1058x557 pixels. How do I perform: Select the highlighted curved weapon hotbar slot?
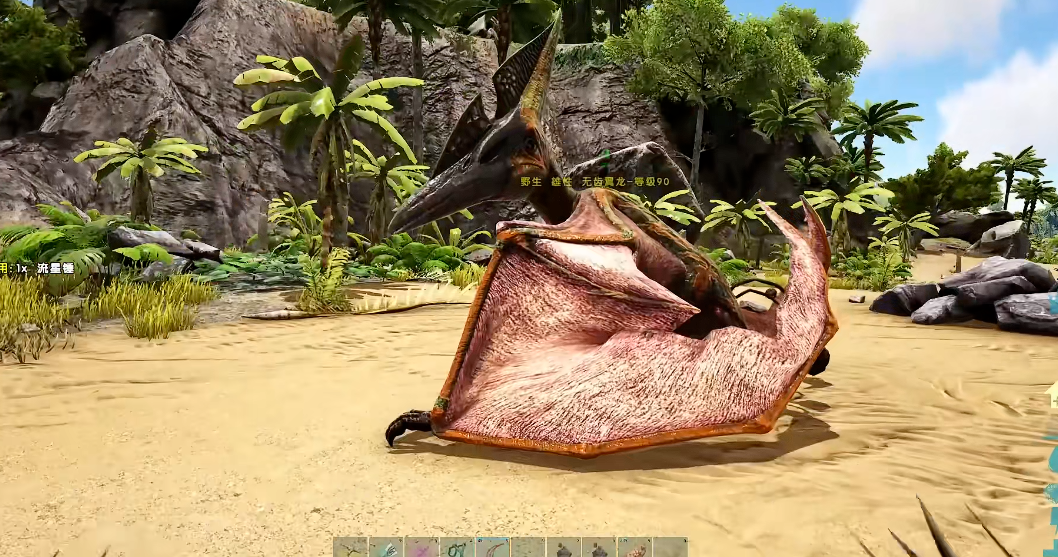(492, 548)
